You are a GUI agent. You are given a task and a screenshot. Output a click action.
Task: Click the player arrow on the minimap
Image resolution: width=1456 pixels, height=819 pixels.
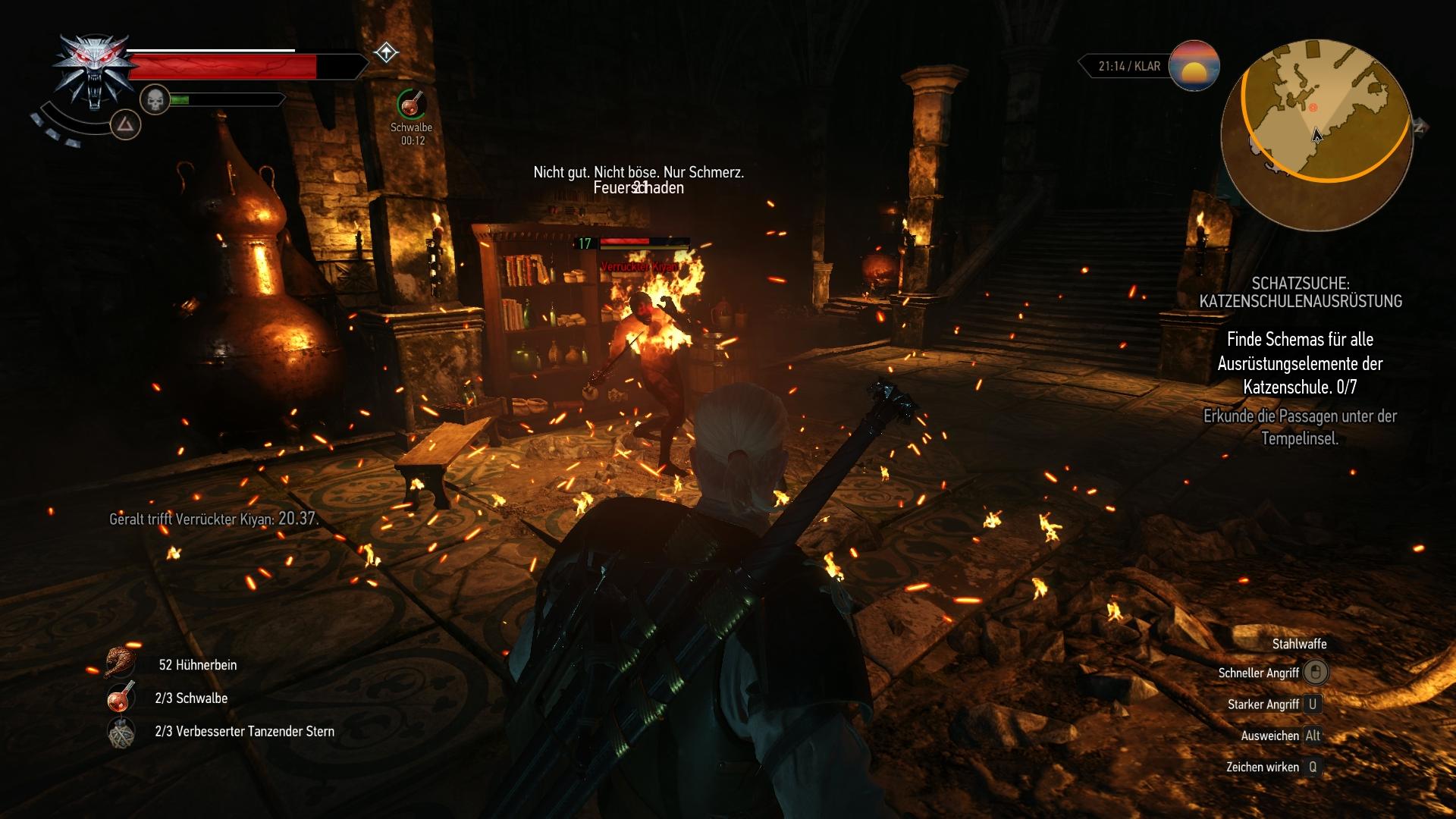[x=1317, y=135]
